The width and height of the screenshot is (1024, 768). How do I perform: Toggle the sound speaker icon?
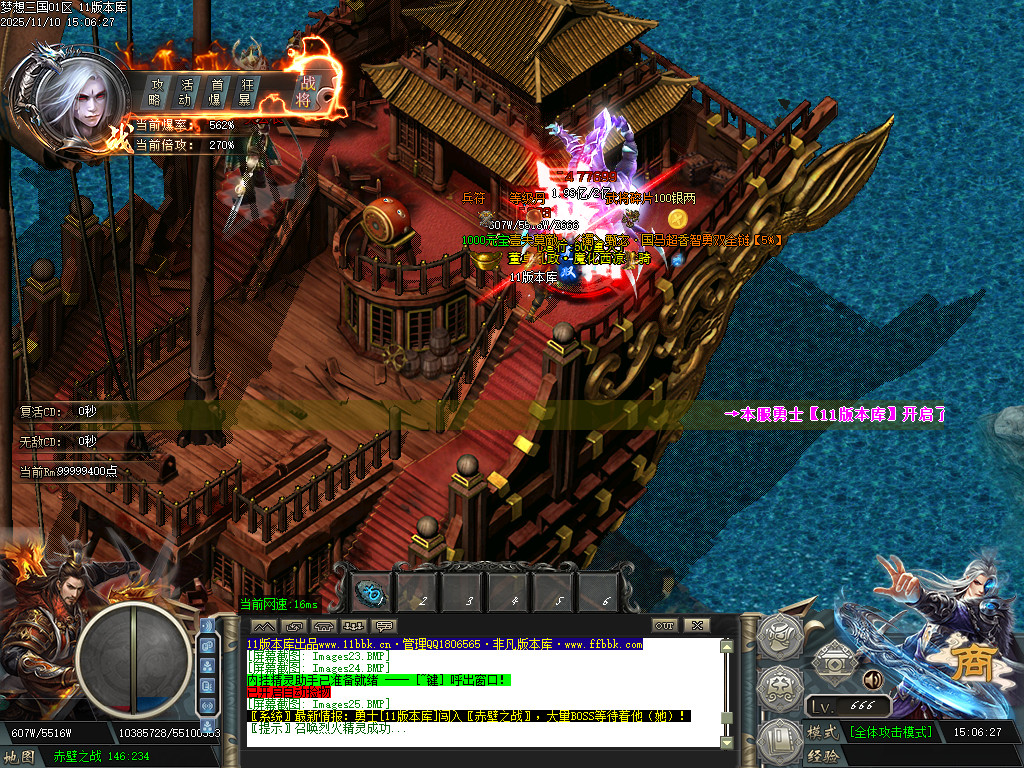tap(872, 679)
